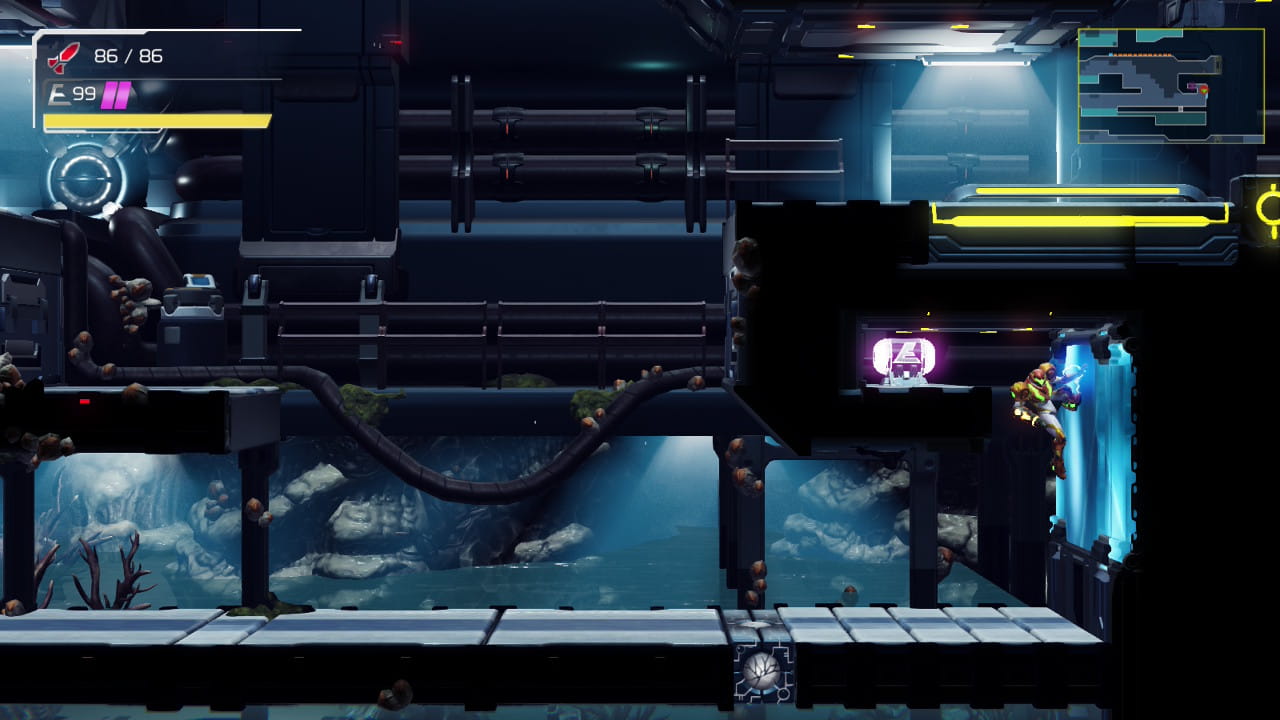Click the 99 energy value readout
This screenshot has height=720, width=1280.
[x=83, y=94]
